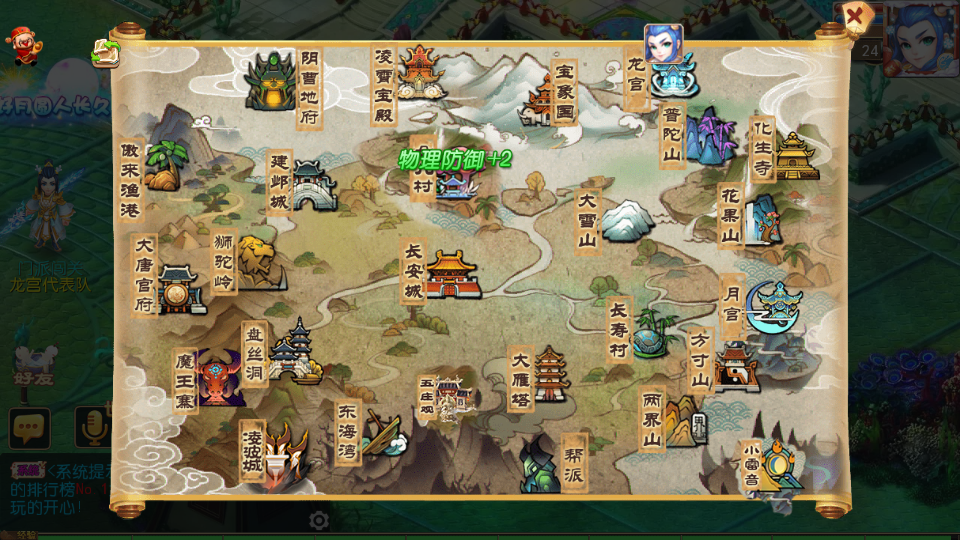Screen dimensions: 960x540
Task: Select the 阴曹地府 map location
Action: (271, 80)
